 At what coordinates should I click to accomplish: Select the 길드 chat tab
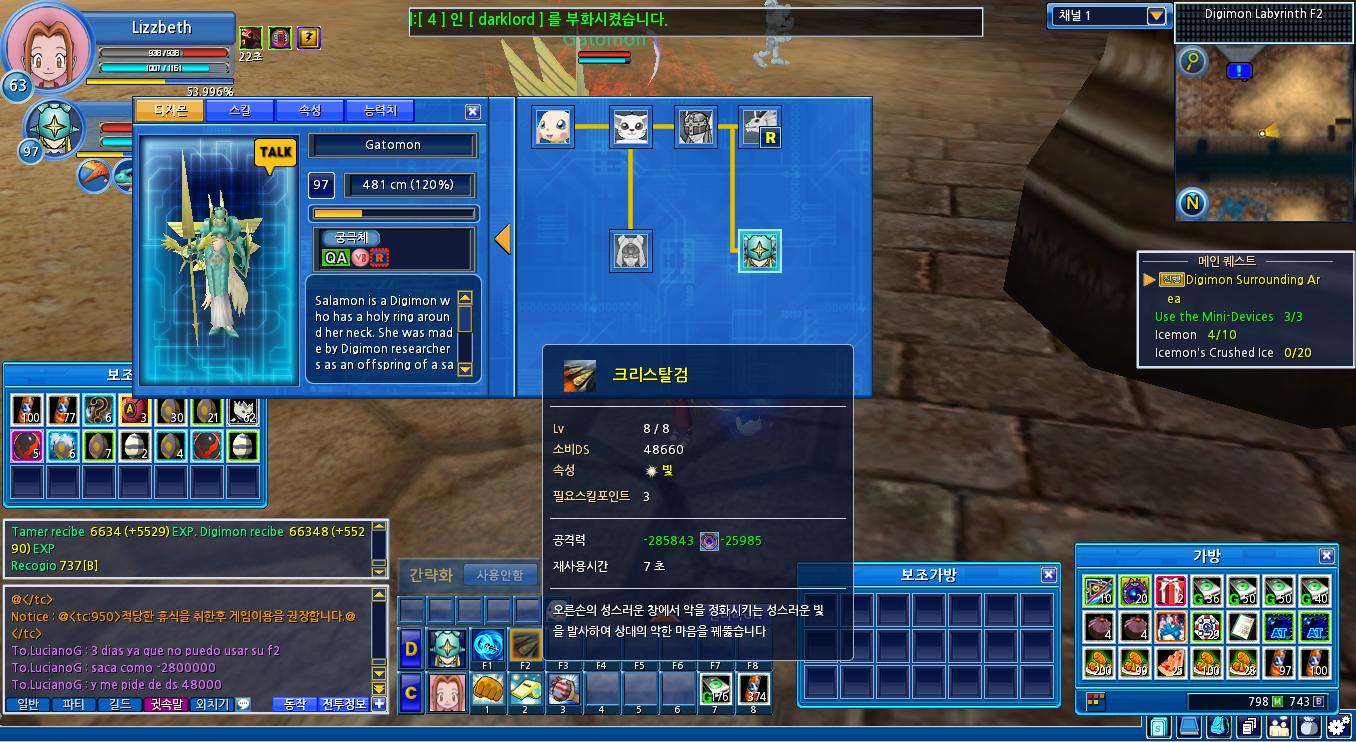click(120, 704)
